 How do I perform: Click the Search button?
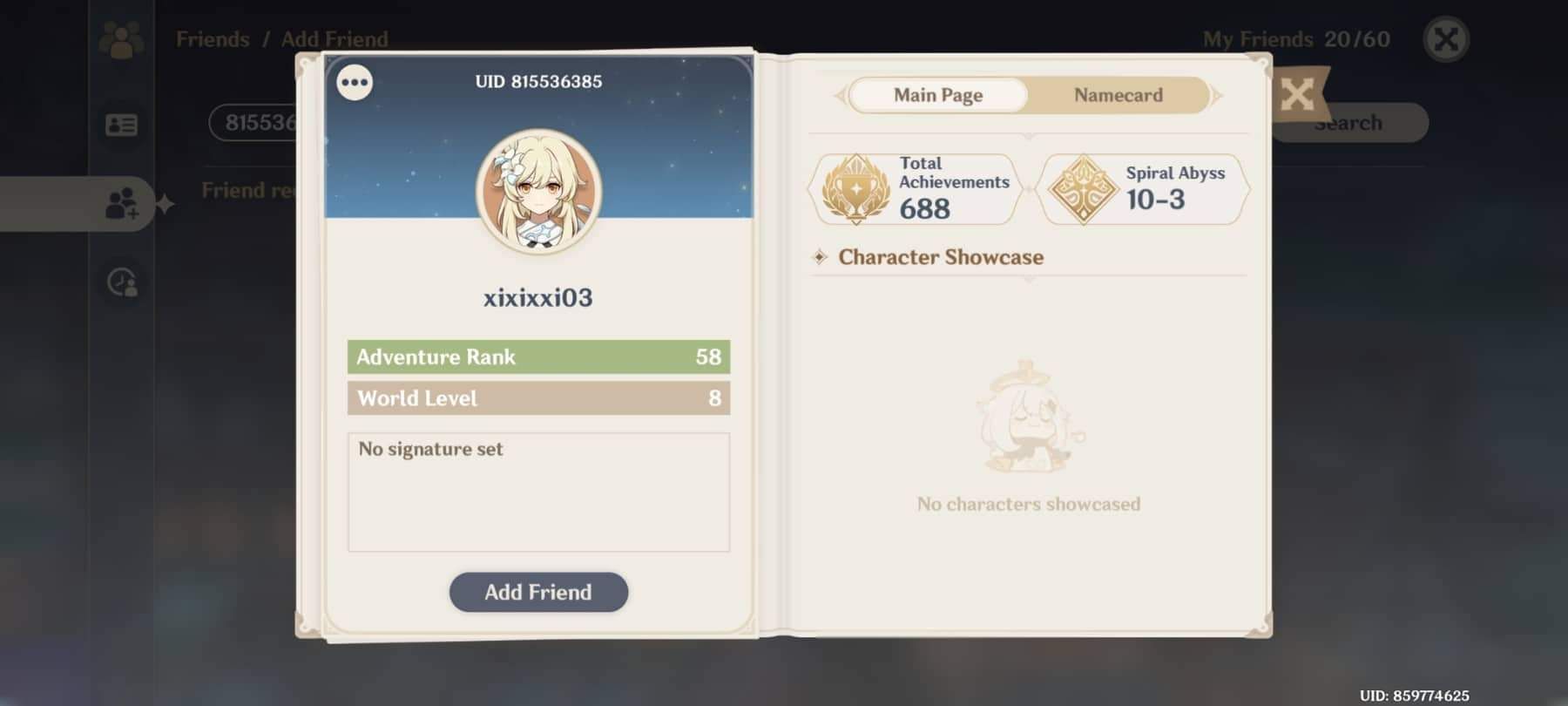click(x=1347, y=122)
